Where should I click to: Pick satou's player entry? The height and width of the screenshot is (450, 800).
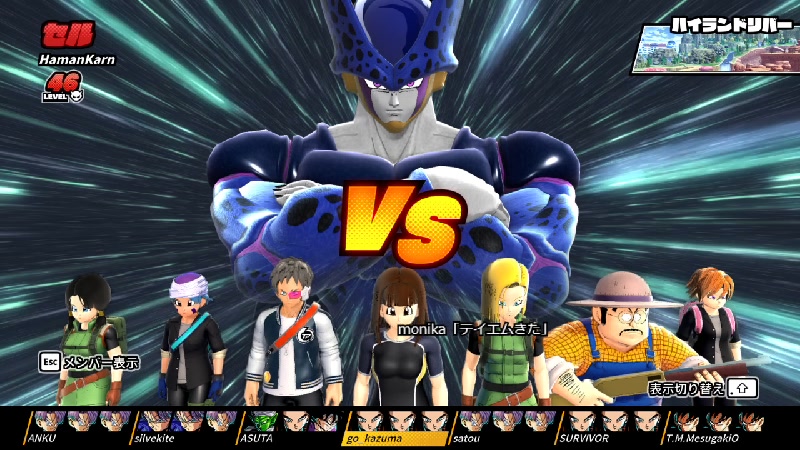coord(505,425)
